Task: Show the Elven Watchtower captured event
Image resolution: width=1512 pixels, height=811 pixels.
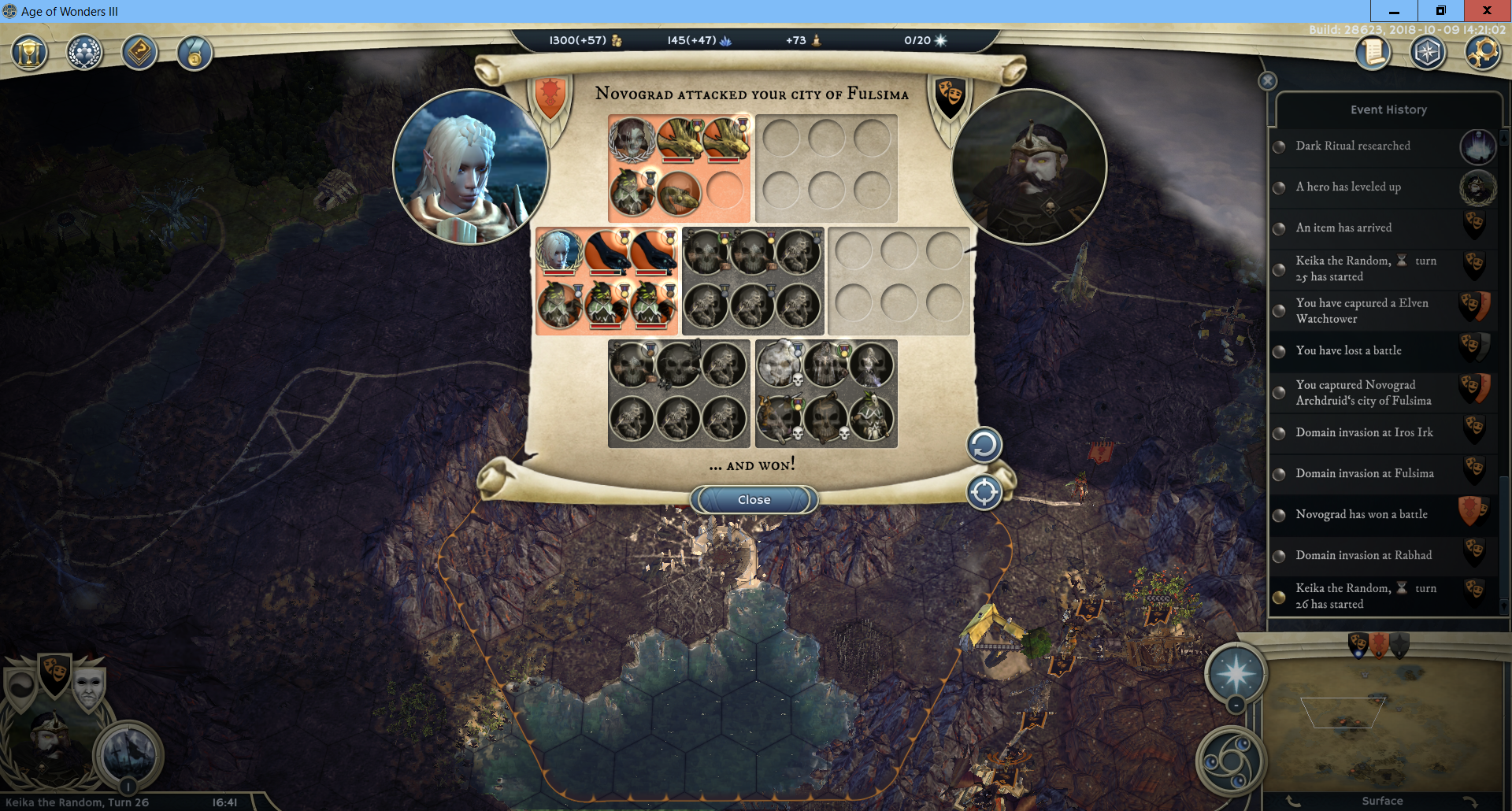Action: point(1362,311)
